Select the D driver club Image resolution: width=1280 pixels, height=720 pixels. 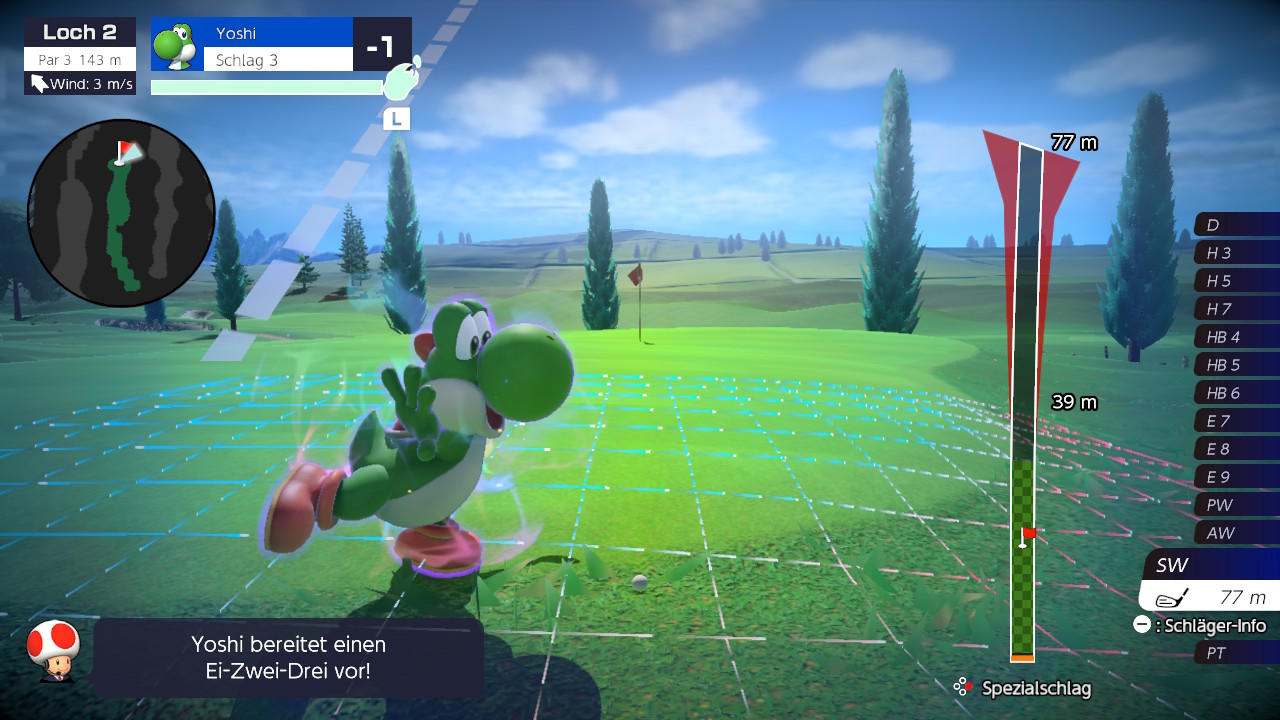pyautogui.click(x=1236, y=225)
